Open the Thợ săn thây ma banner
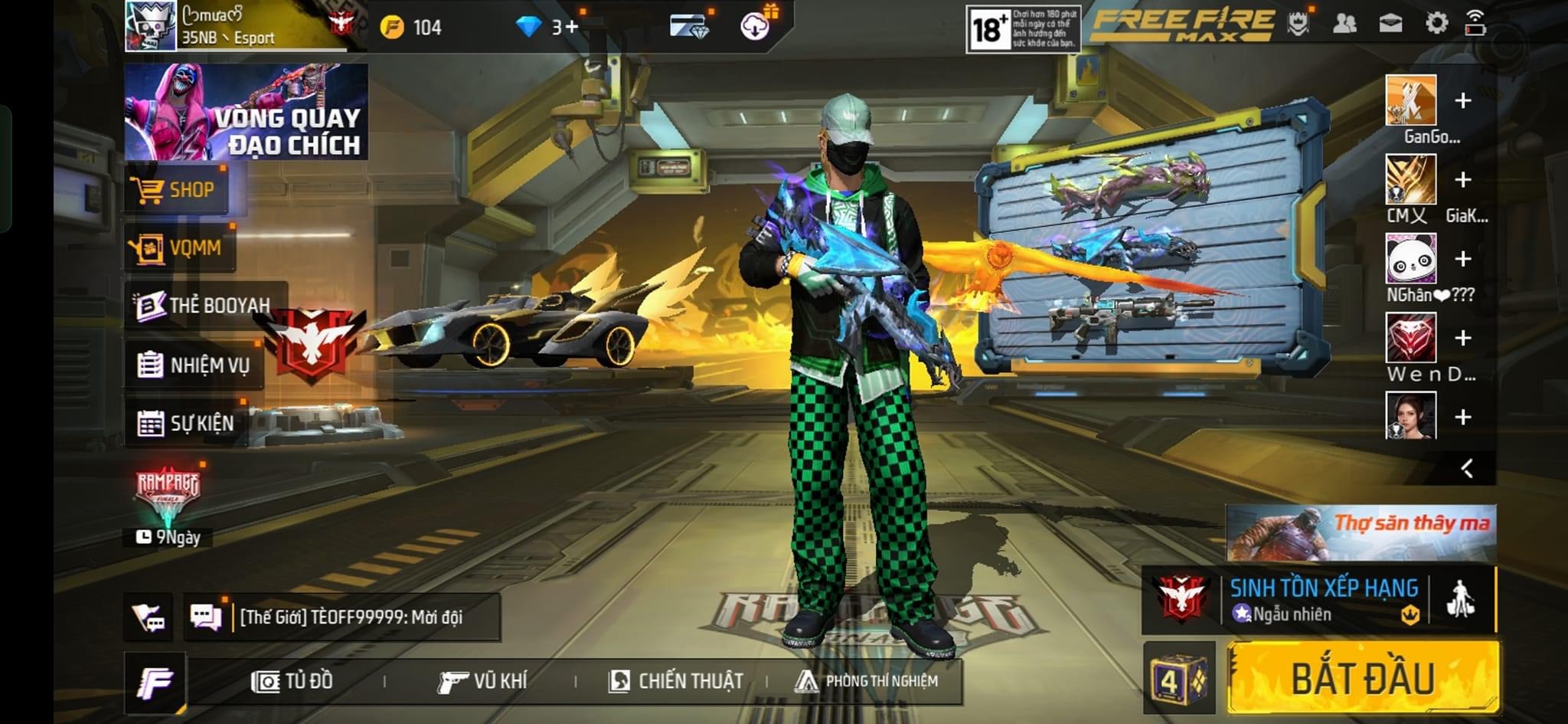1568x724 pixels. [x=1361, y=532]
